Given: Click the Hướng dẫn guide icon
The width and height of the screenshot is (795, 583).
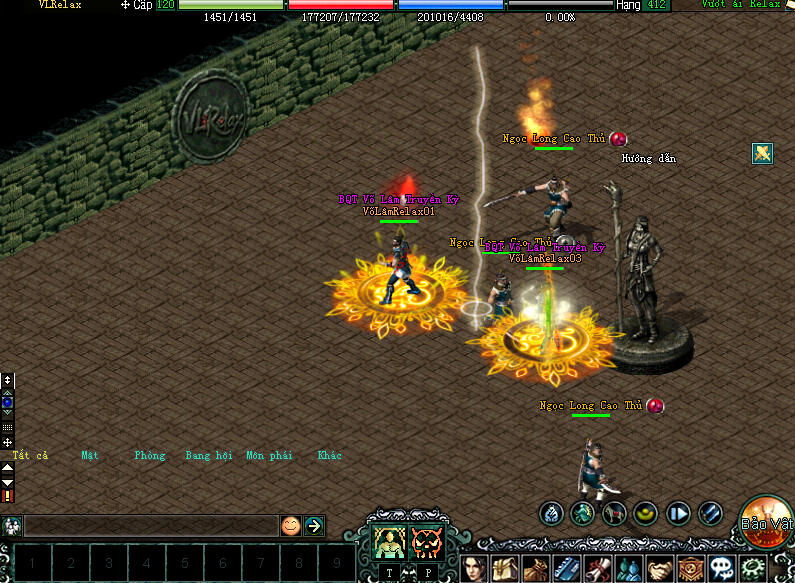Looking at the screenshot, I should click(x=763, y=153).
